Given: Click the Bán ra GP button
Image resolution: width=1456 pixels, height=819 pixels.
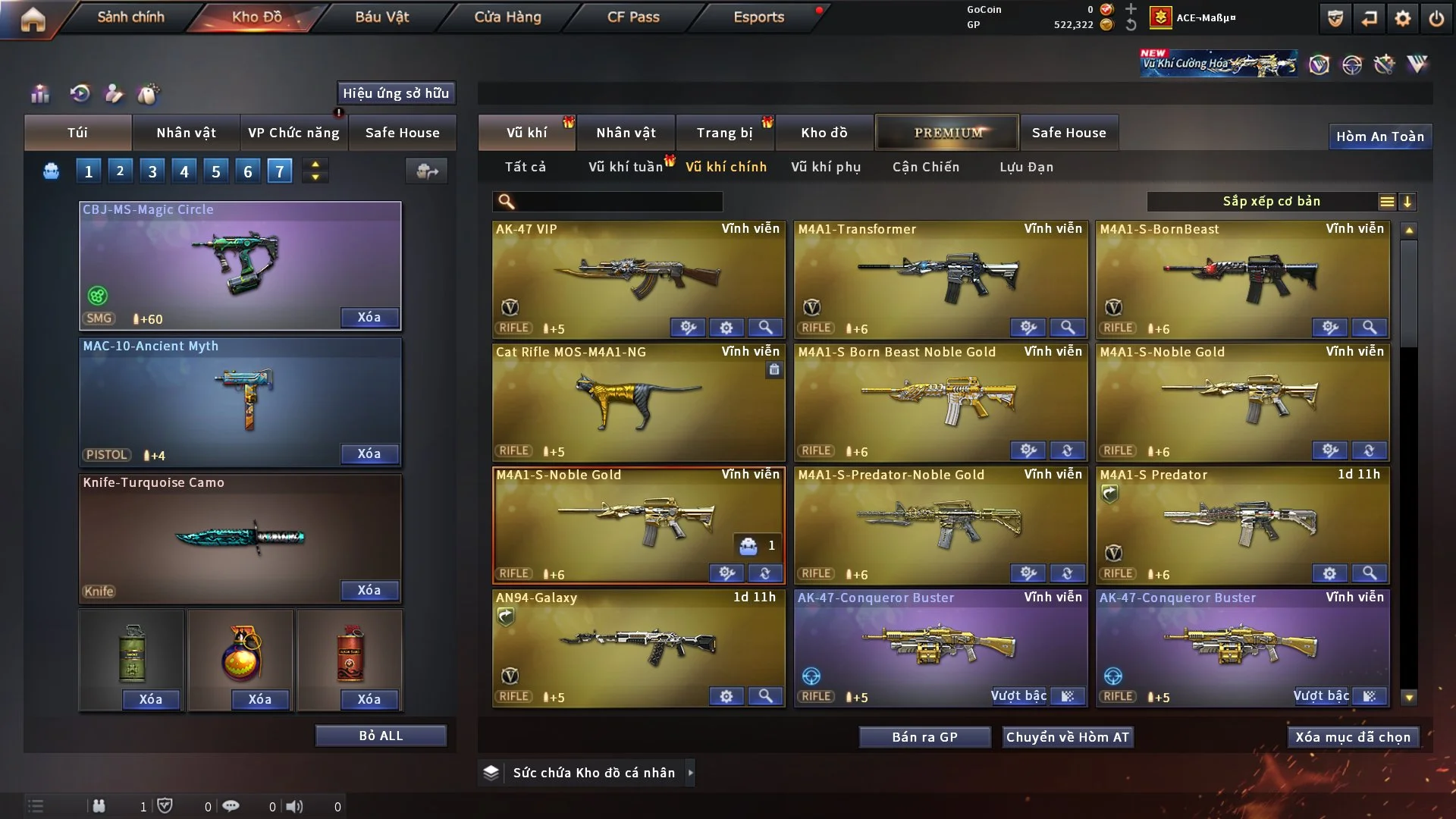Looking at the screenshot, I should 924,737.
